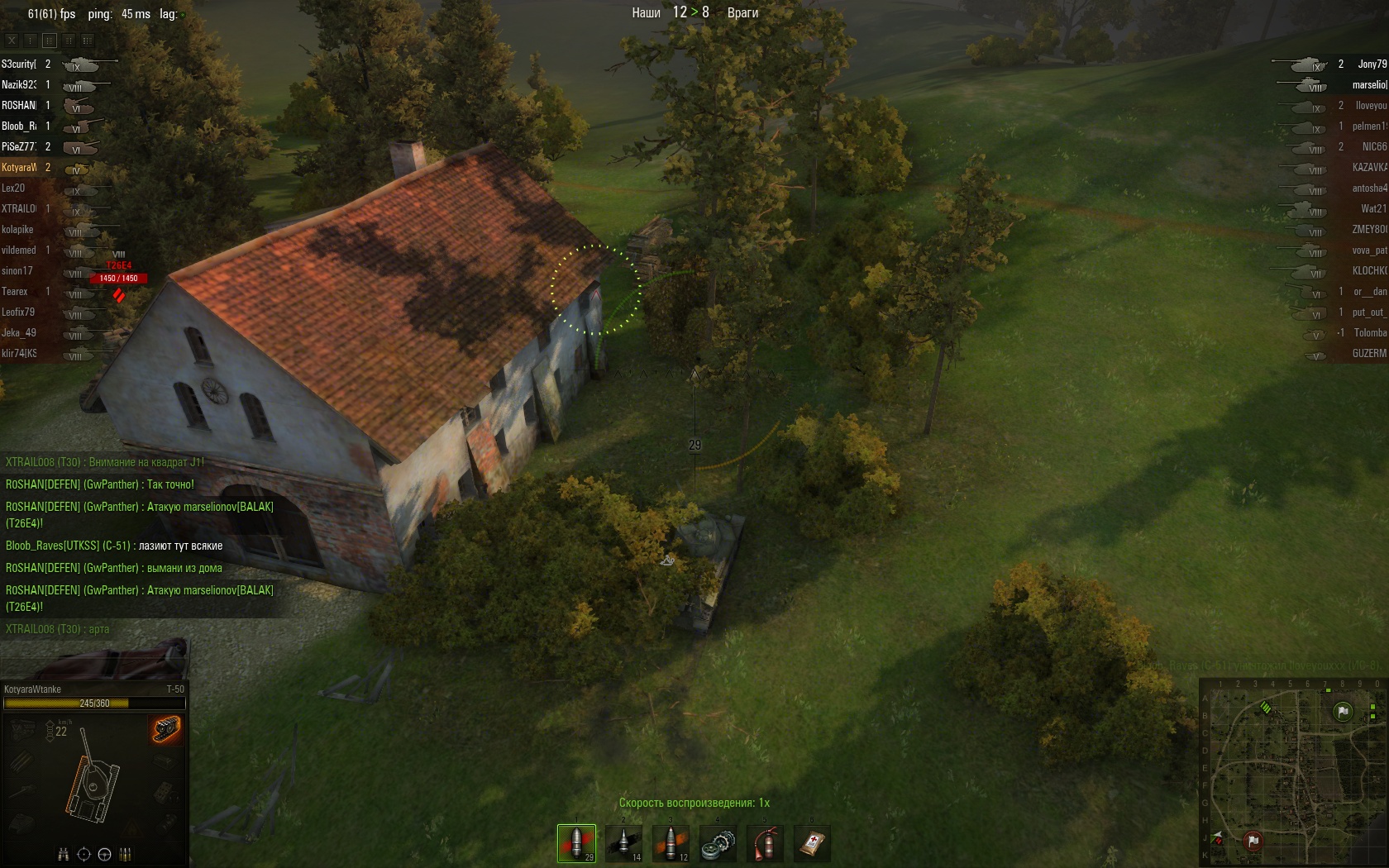The height and width of the screenshot is (868, 1389).
Task: Switch team panel to widest five-column layout
Action: point(88,40)
